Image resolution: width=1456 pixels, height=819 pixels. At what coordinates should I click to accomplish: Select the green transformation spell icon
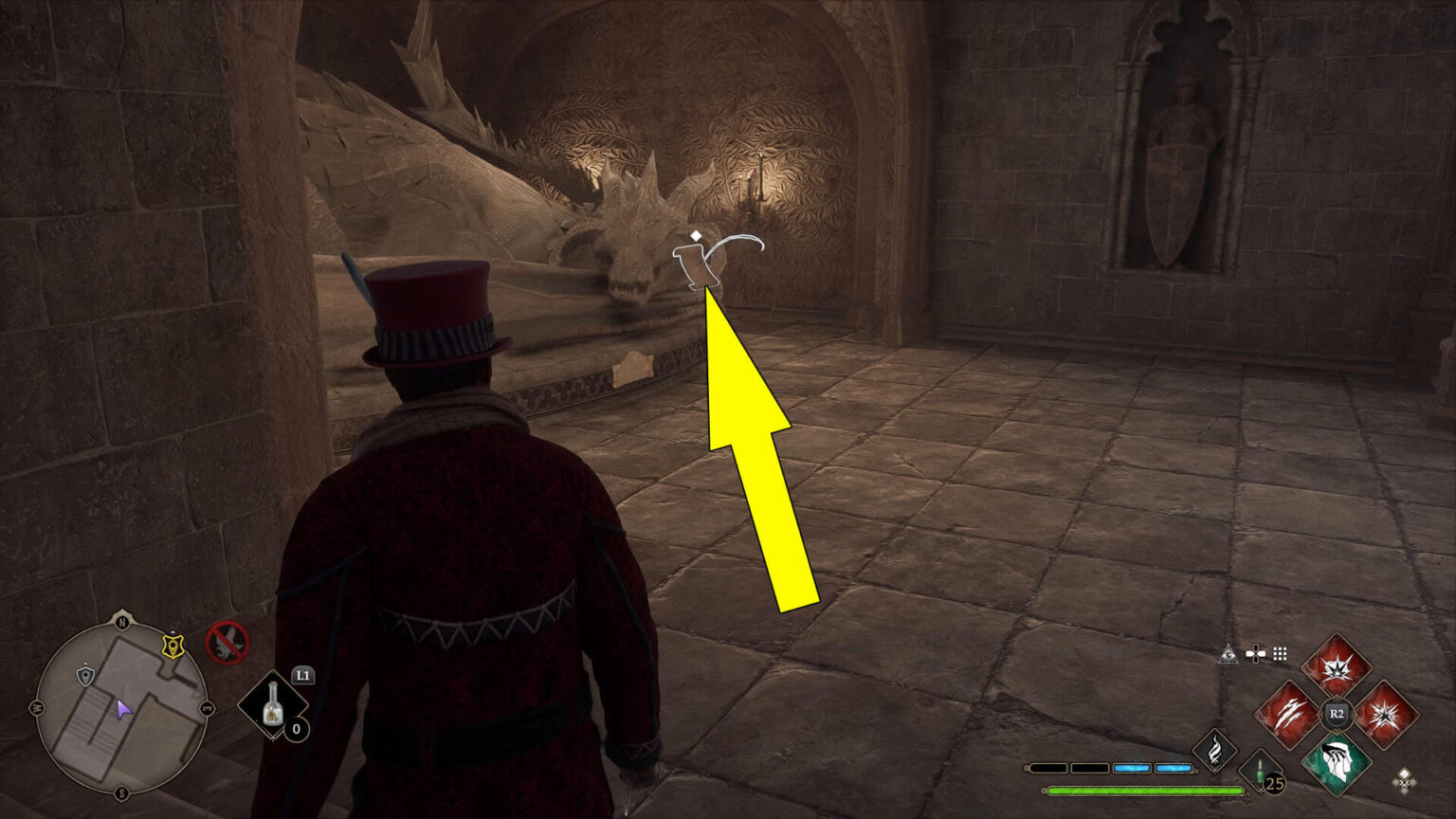pos(1336,760)
